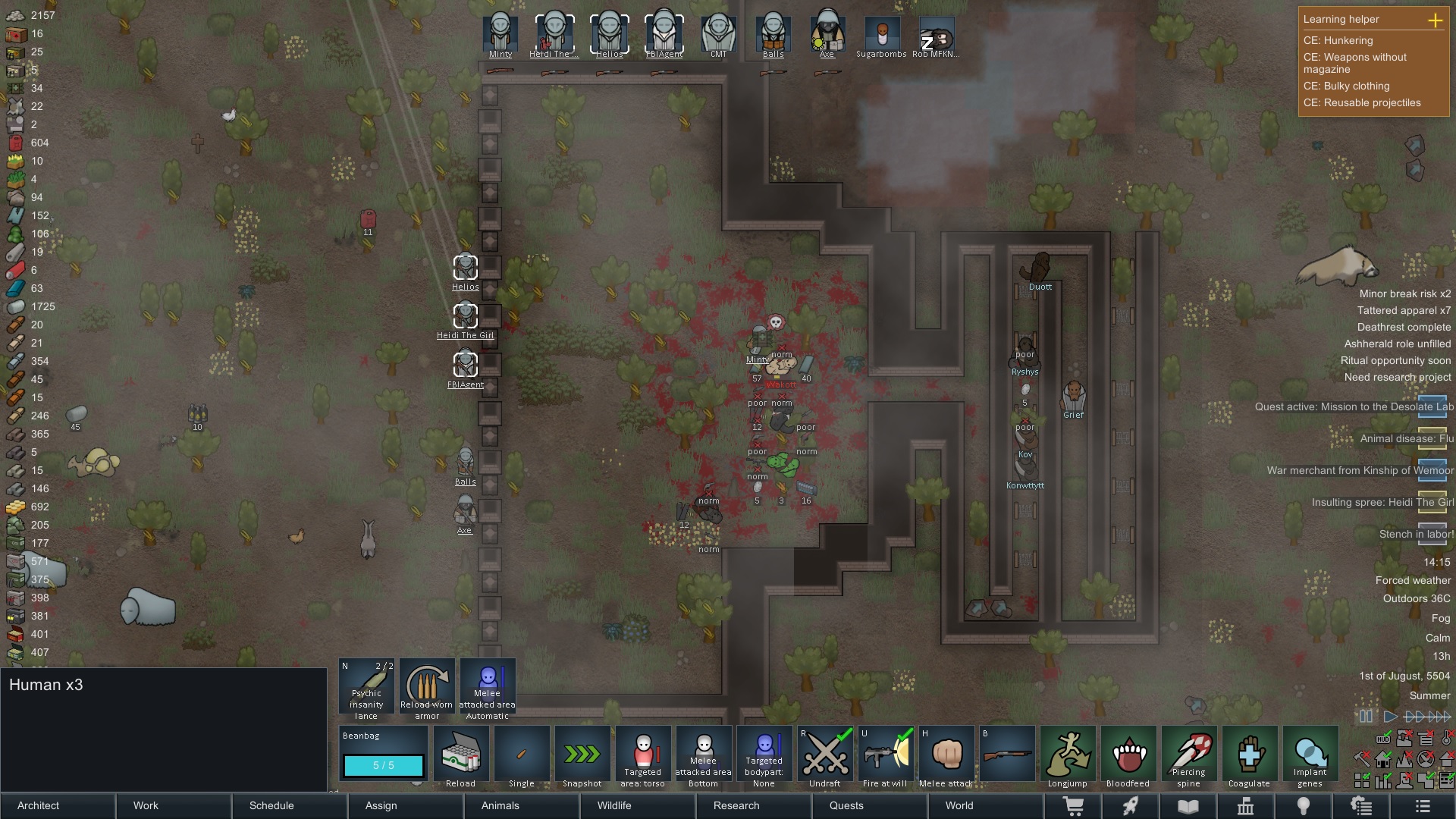
Task: Open the Mission to the Desolate Lab quest alert
Action: point(1354,406)
